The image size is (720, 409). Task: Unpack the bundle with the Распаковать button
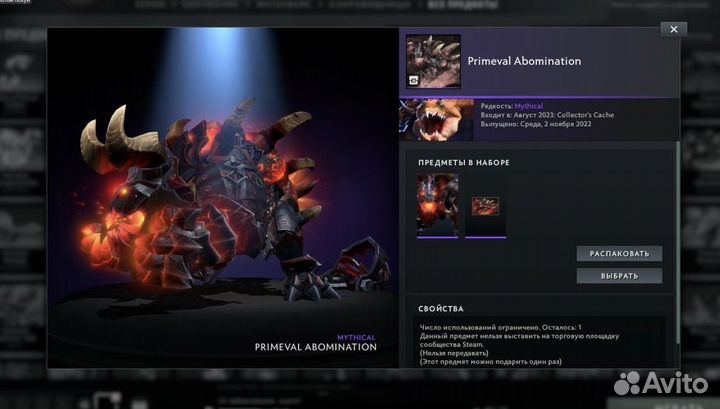(620, 253)
